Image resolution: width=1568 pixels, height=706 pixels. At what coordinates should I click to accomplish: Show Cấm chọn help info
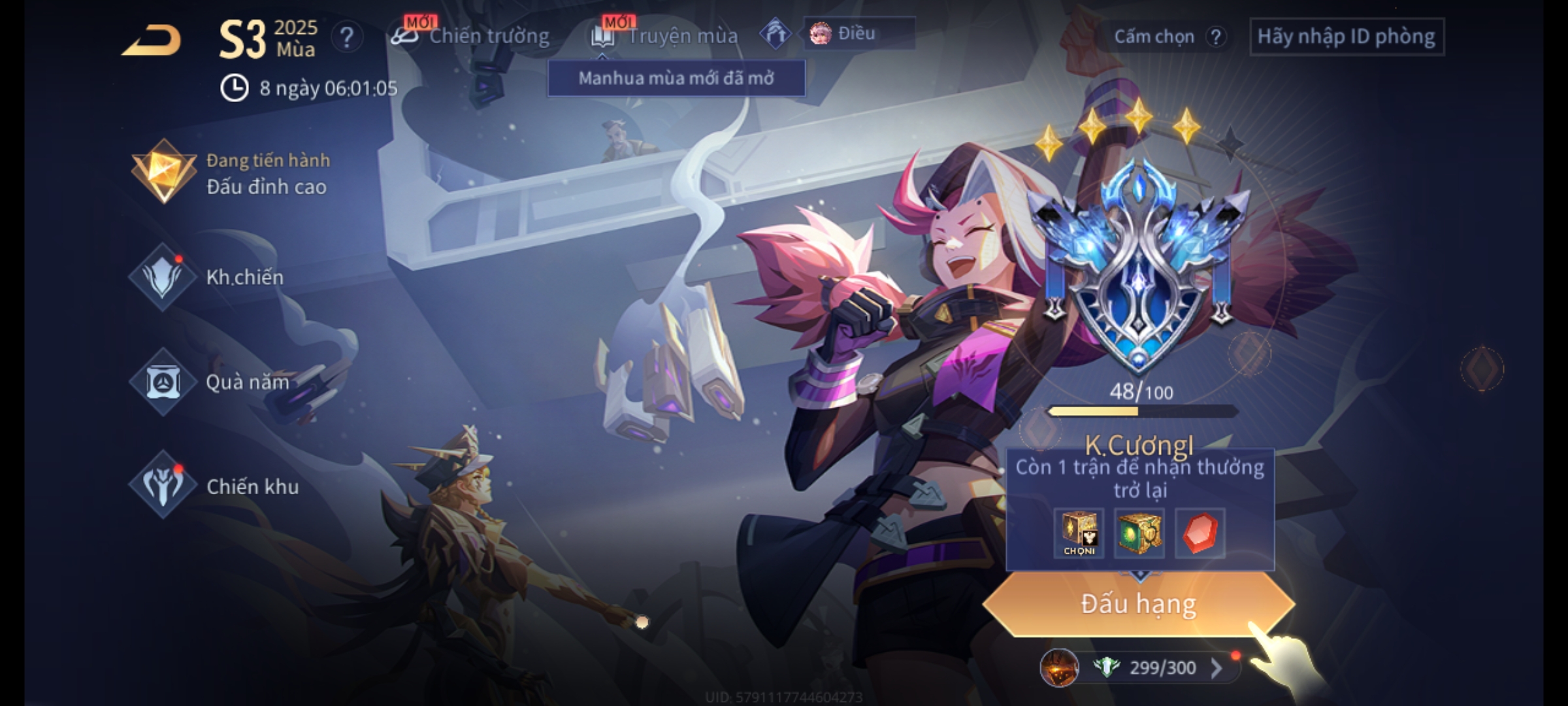pyautogui.click(x=1215, y=37)
